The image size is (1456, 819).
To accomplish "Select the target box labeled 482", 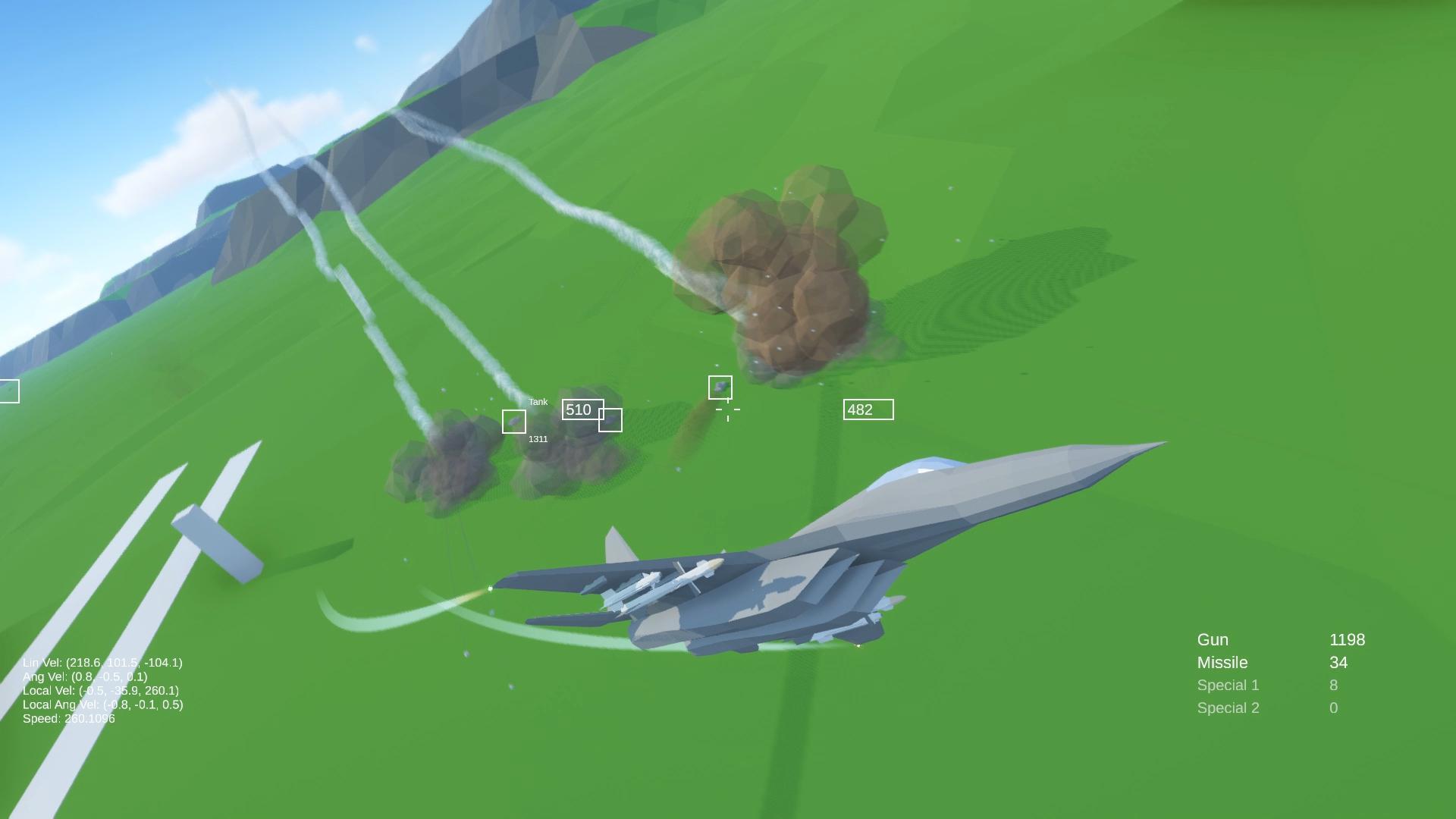I will click(x=868, y=409).
